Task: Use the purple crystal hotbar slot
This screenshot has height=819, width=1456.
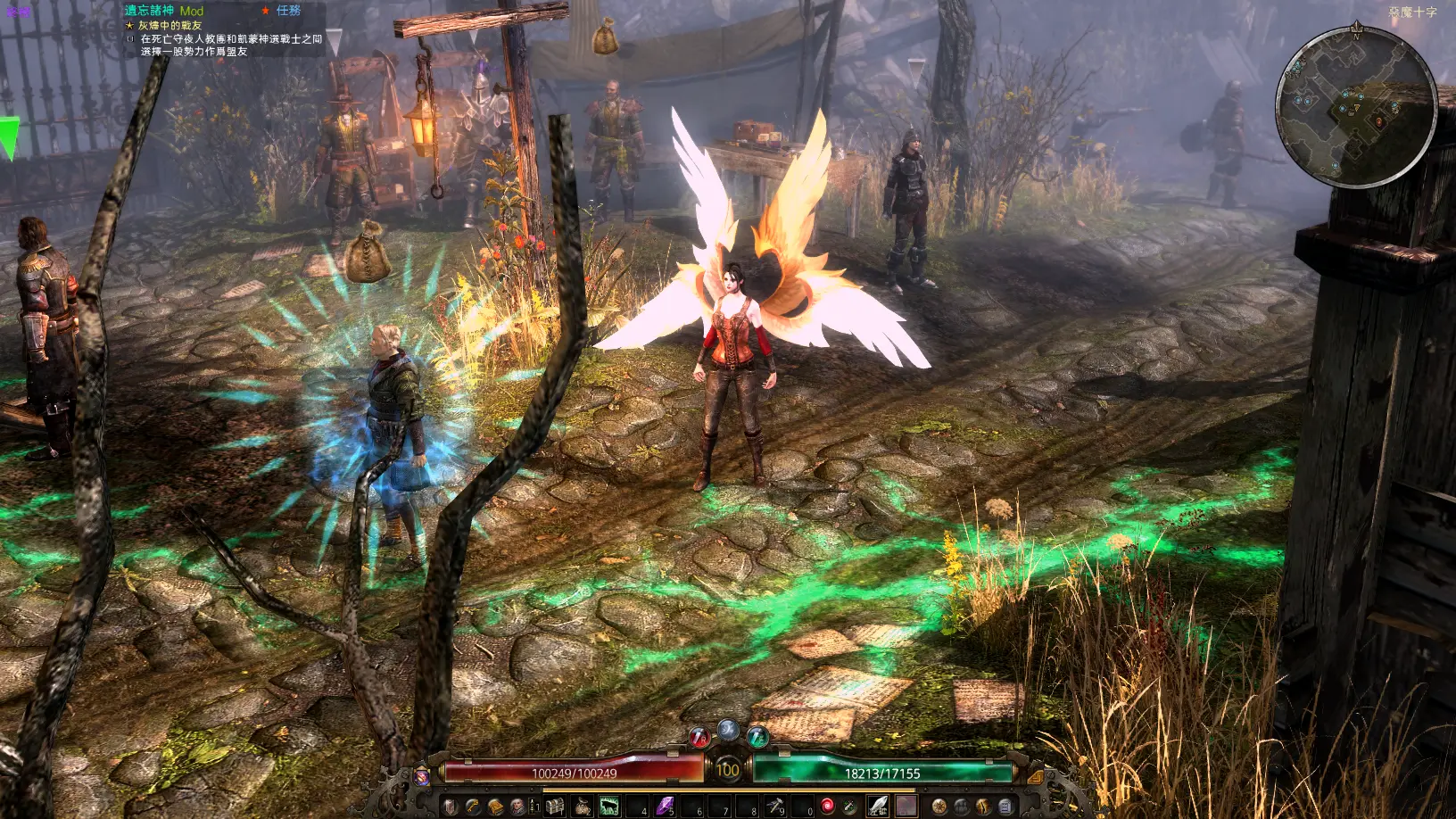Action: coord(665,807)
